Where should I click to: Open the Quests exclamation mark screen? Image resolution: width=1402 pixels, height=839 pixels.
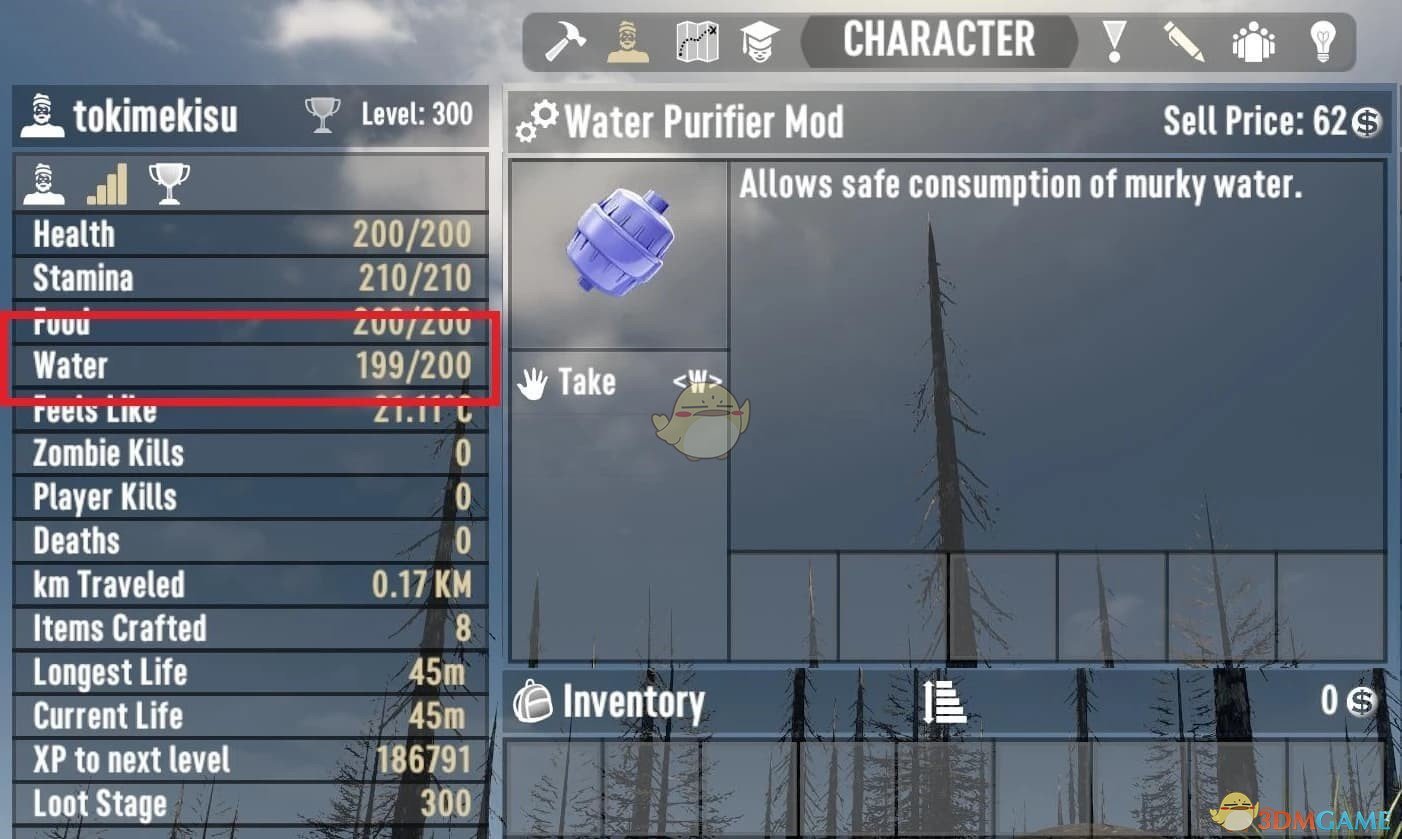(1111, 40)
